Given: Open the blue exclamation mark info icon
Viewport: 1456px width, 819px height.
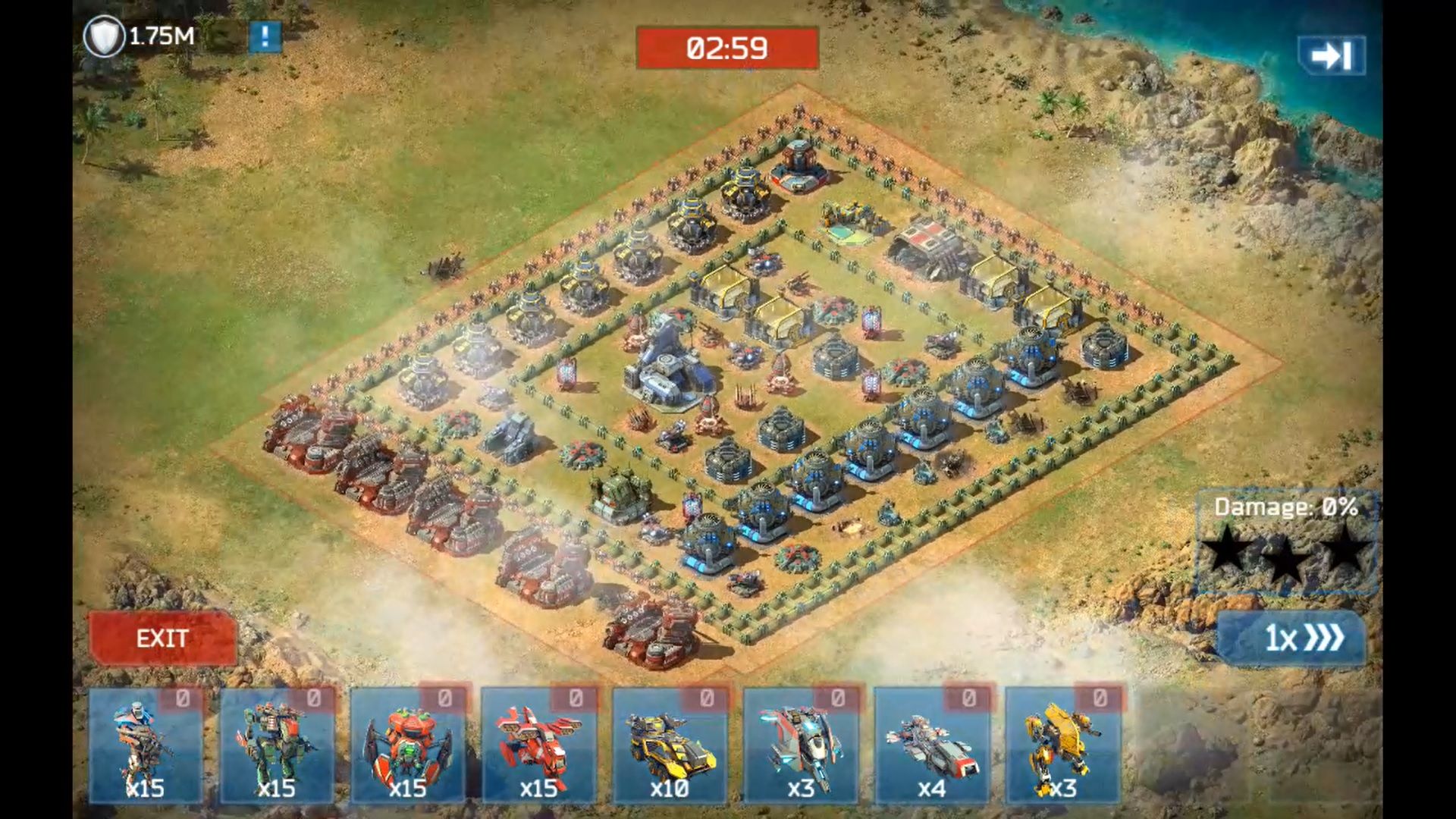Looking at the screenshot, I should (265, 36).
